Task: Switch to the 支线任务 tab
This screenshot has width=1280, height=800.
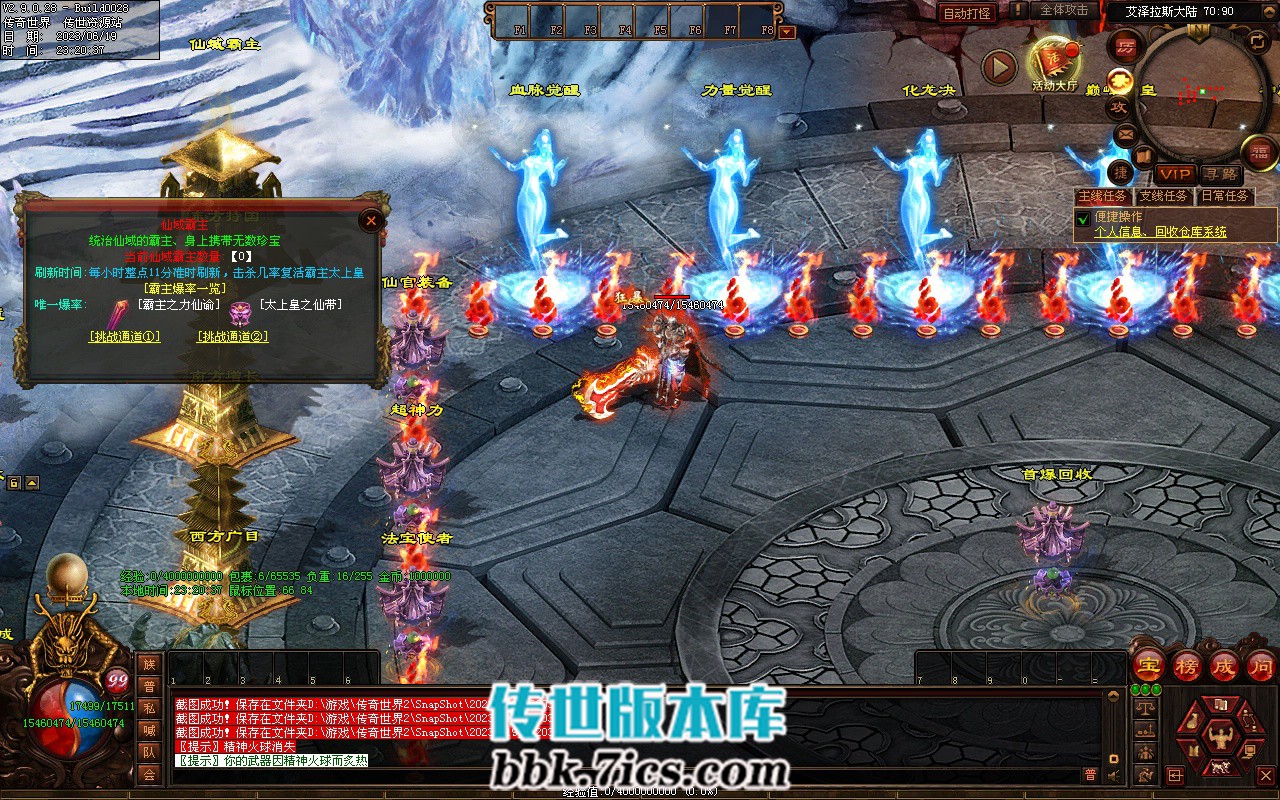Action: [x=1164, y=196]
